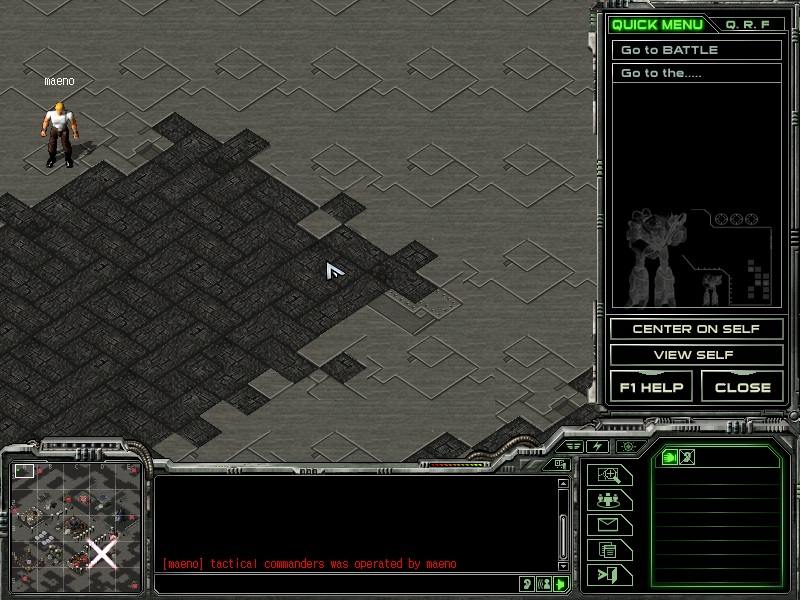Click the exit door icon button
Image resolution: width=800 pixels, height=600 pixels.
tap(609, 574)
